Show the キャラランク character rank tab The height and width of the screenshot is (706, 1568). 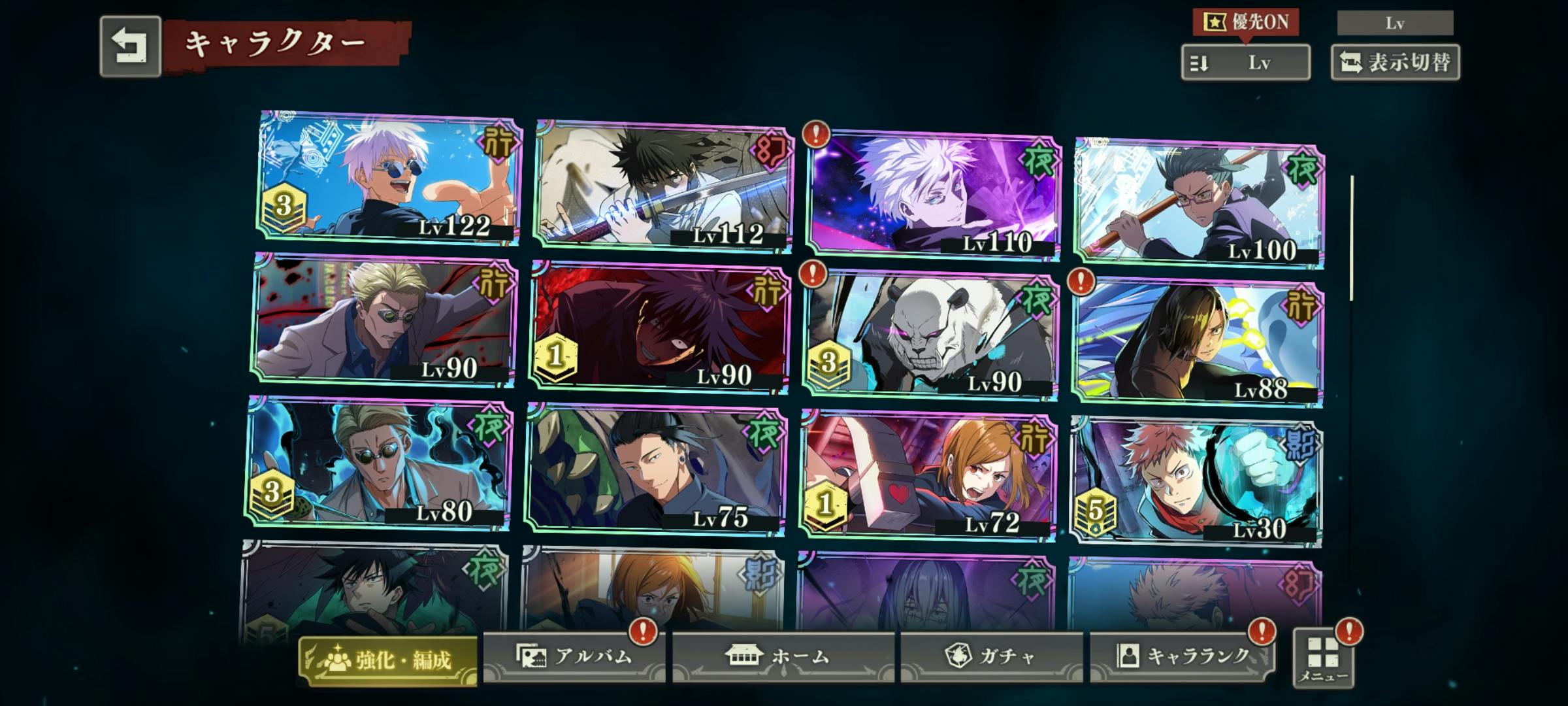[x=1183, y=656]
